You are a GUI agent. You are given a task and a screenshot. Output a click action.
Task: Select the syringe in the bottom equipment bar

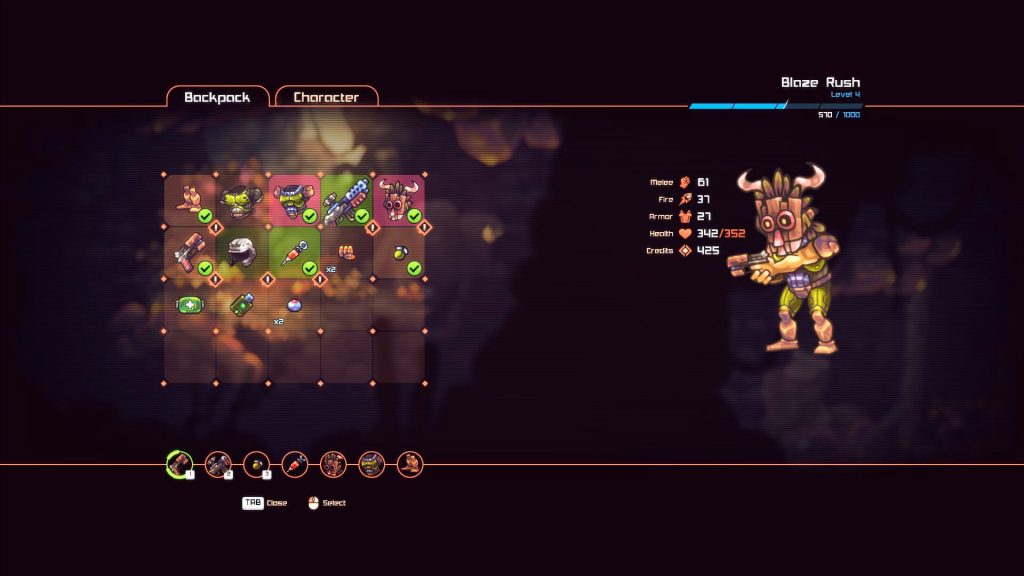click(x=295, y=464)
